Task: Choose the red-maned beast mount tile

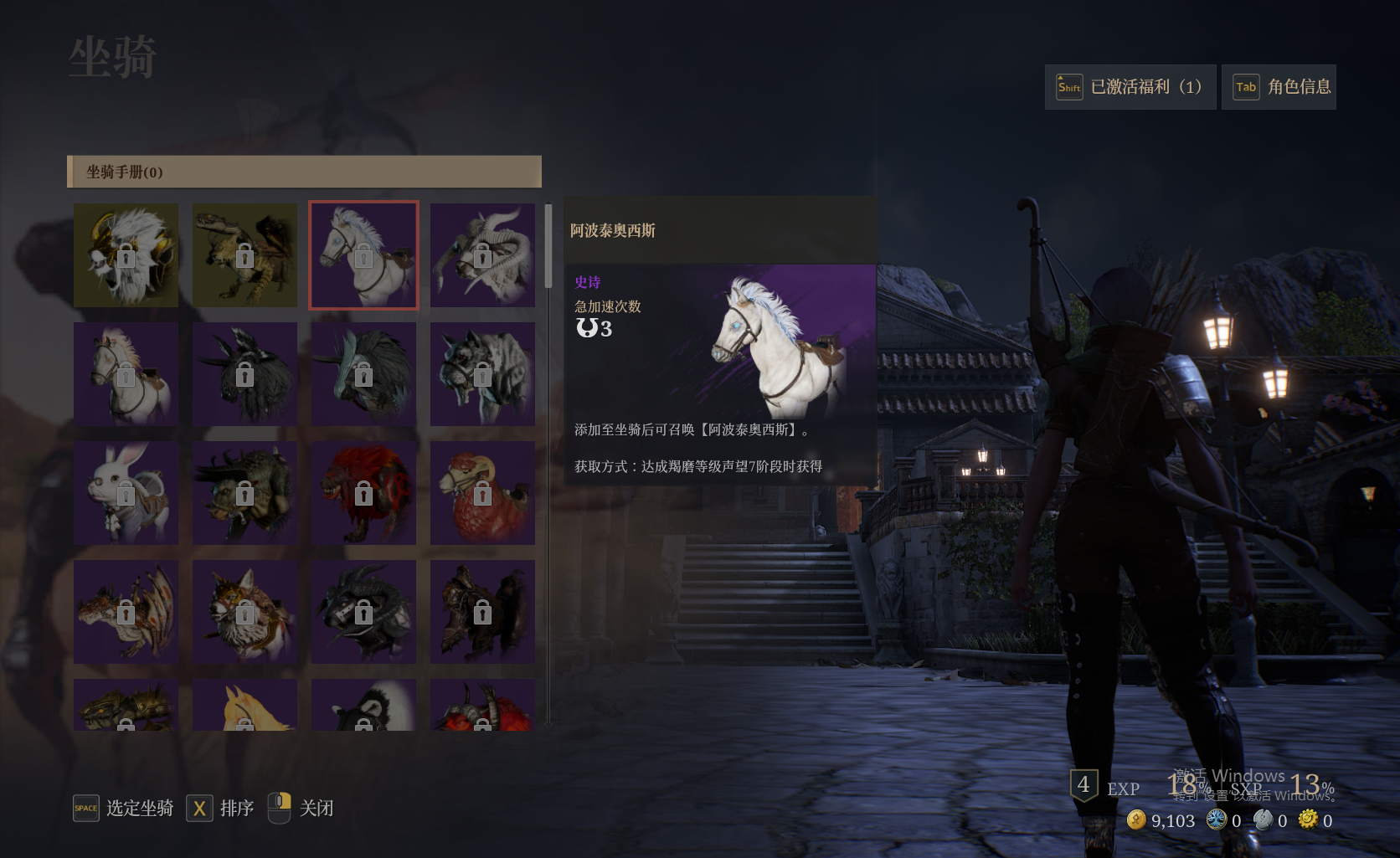Action: [x=363, y=493]
